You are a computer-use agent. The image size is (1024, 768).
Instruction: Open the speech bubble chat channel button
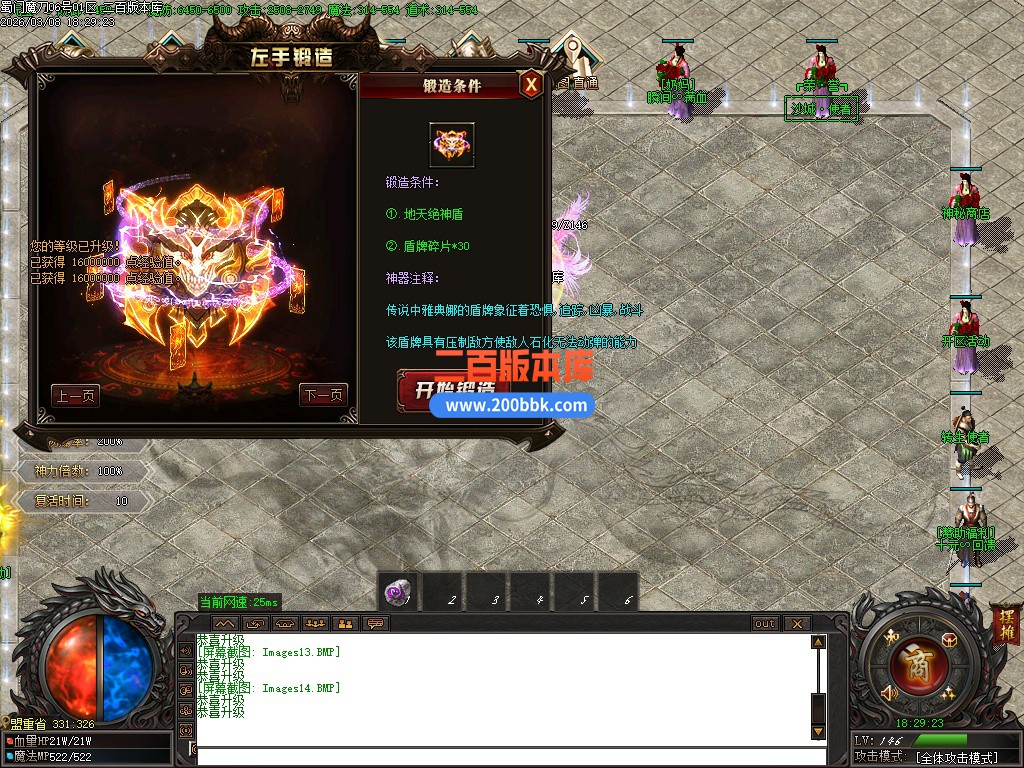pos(375,624)
